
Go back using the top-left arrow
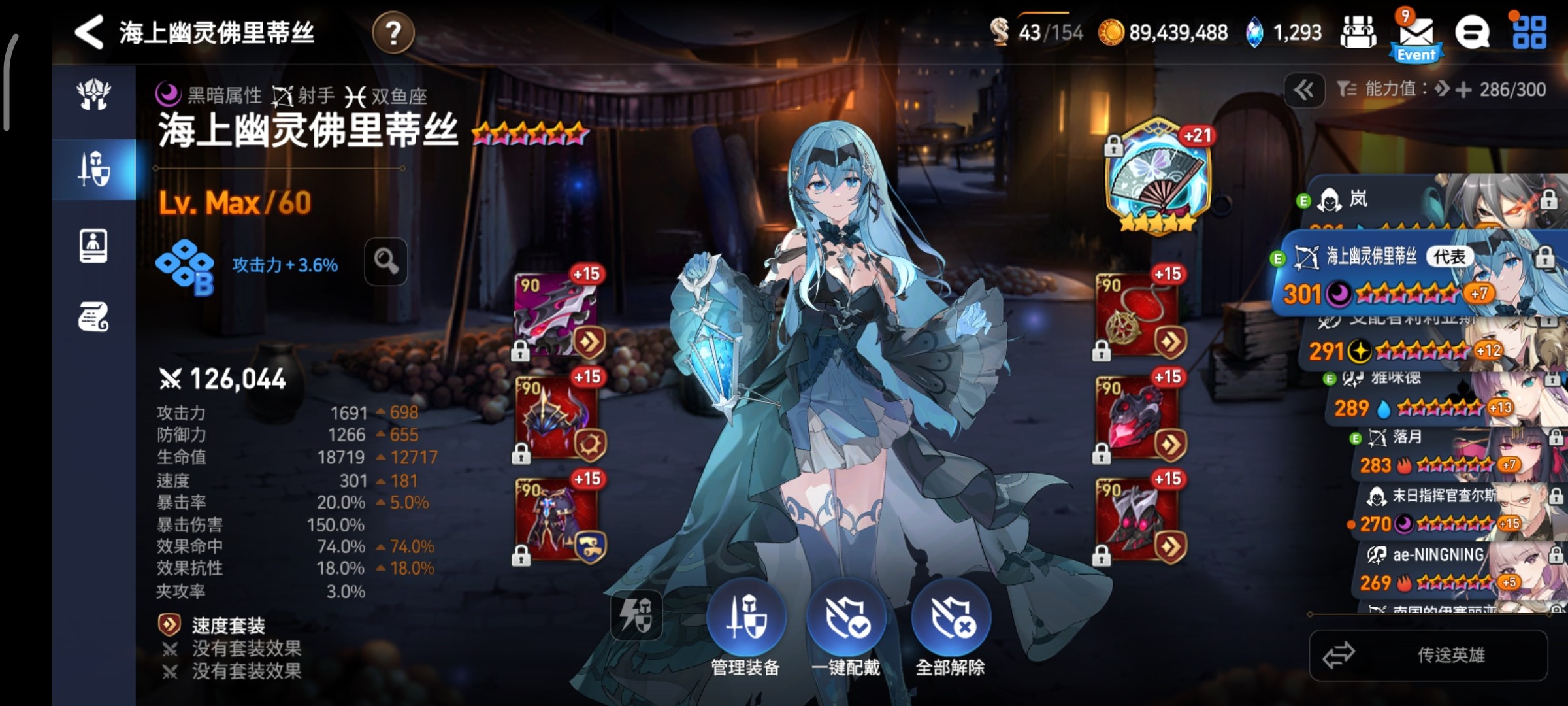pos(90,32)
